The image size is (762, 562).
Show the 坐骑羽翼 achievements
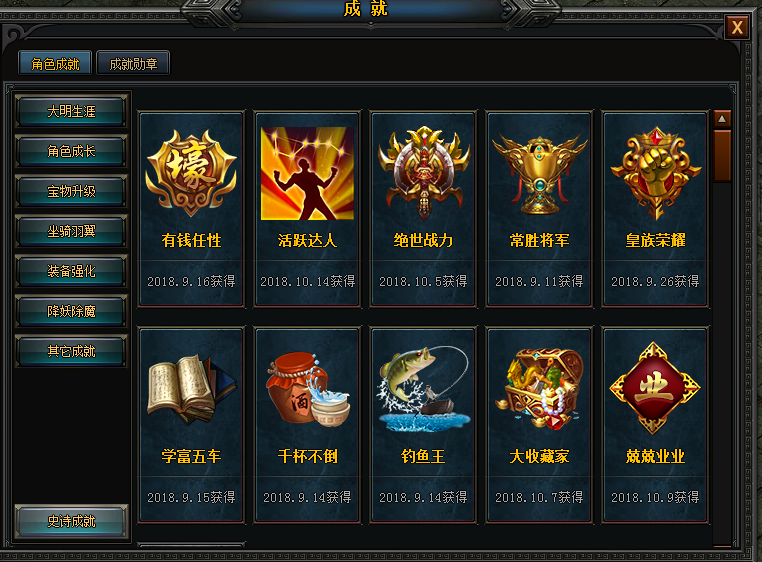72,231
